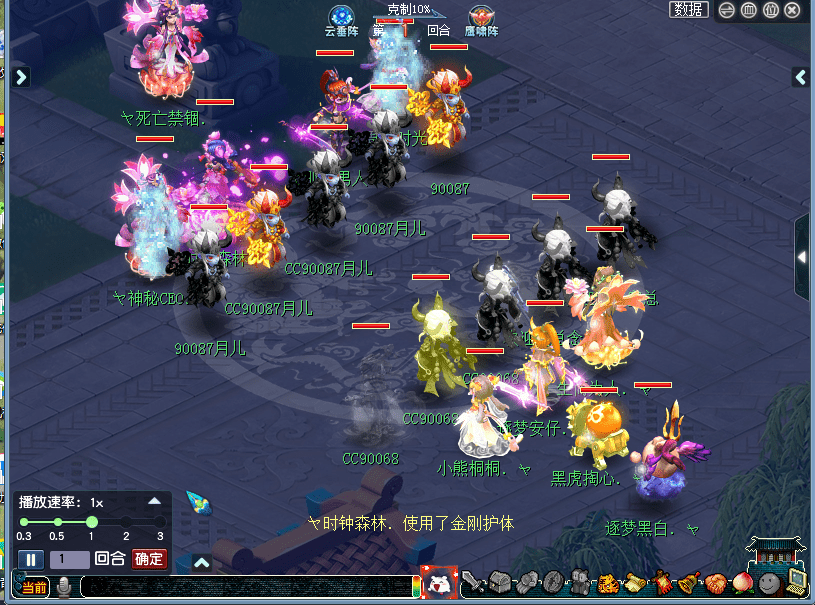Click the golden bell toolbar icon
The height and width of the screenshot is (605, 815).
(x=689, y=582)
